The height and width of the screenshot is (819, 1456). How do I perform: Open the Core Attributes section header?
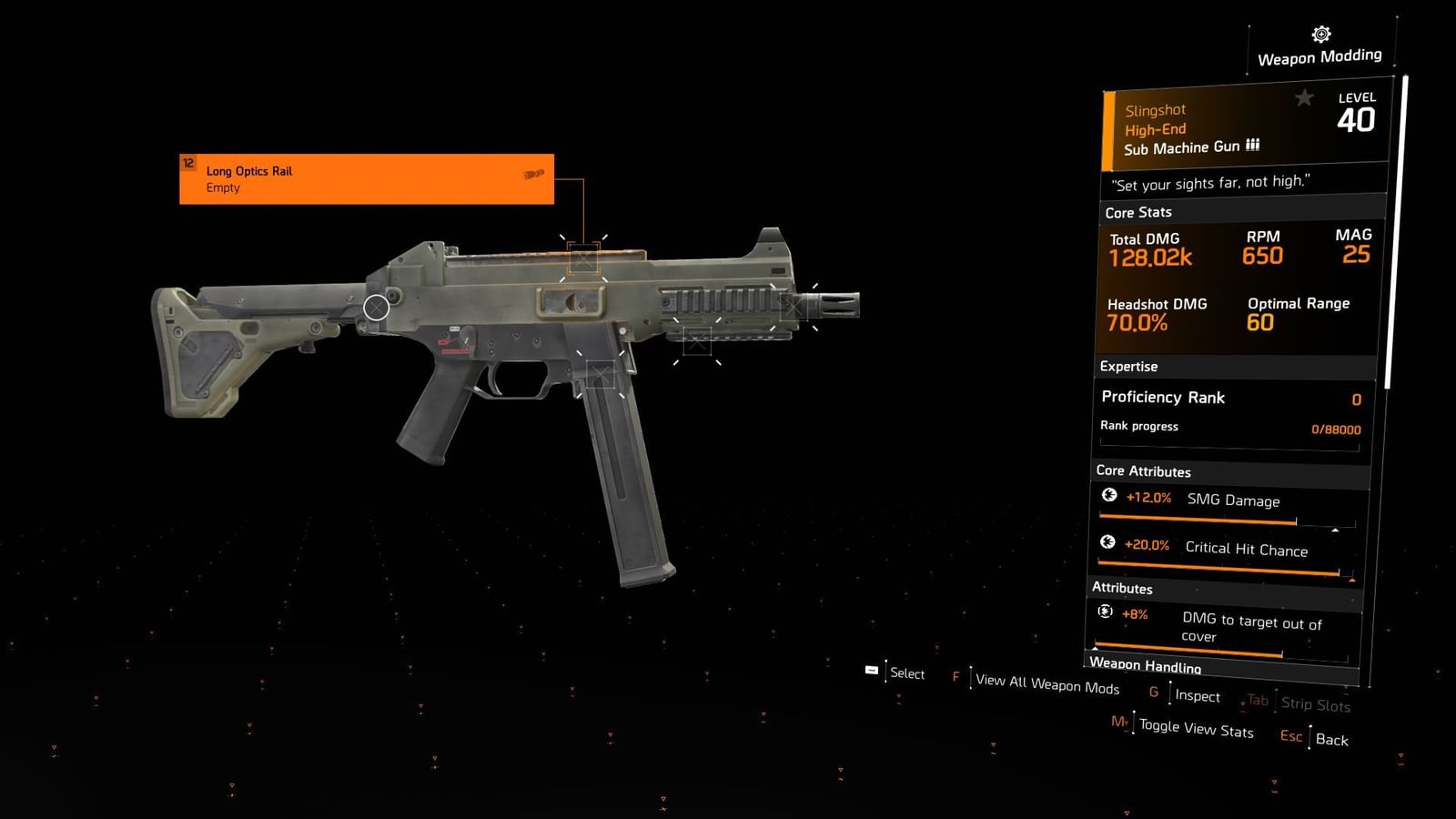coord(1143,471)
